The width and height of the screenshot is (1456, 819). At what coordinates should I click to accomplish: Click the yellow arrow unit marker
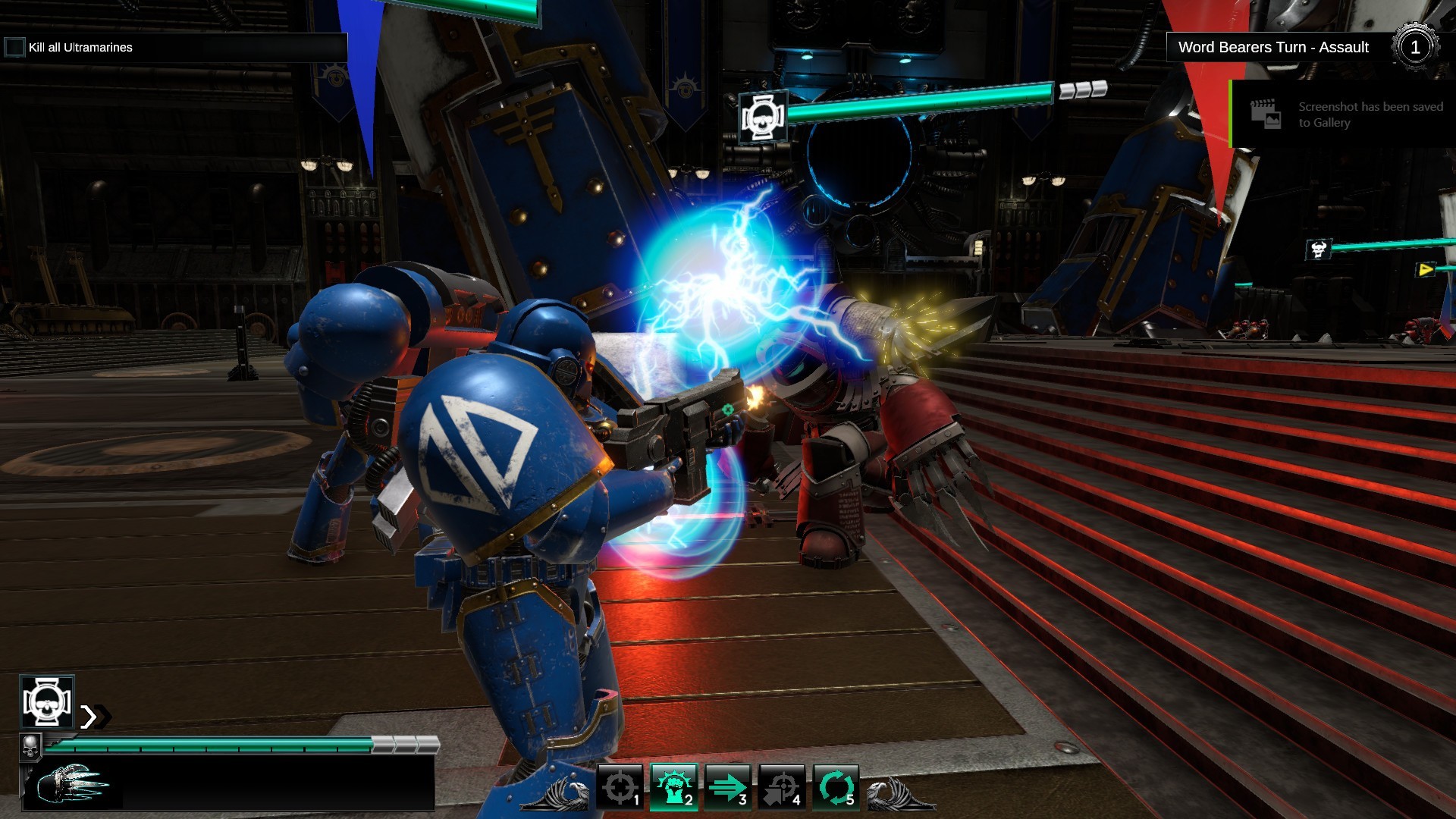point(1426,269)
